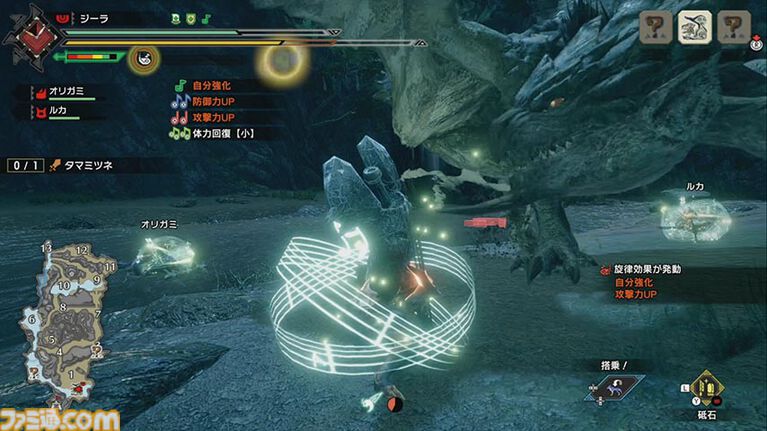Click the Famitsu.com watermark logo
This screenshot has height=431, width=767.
62,417
